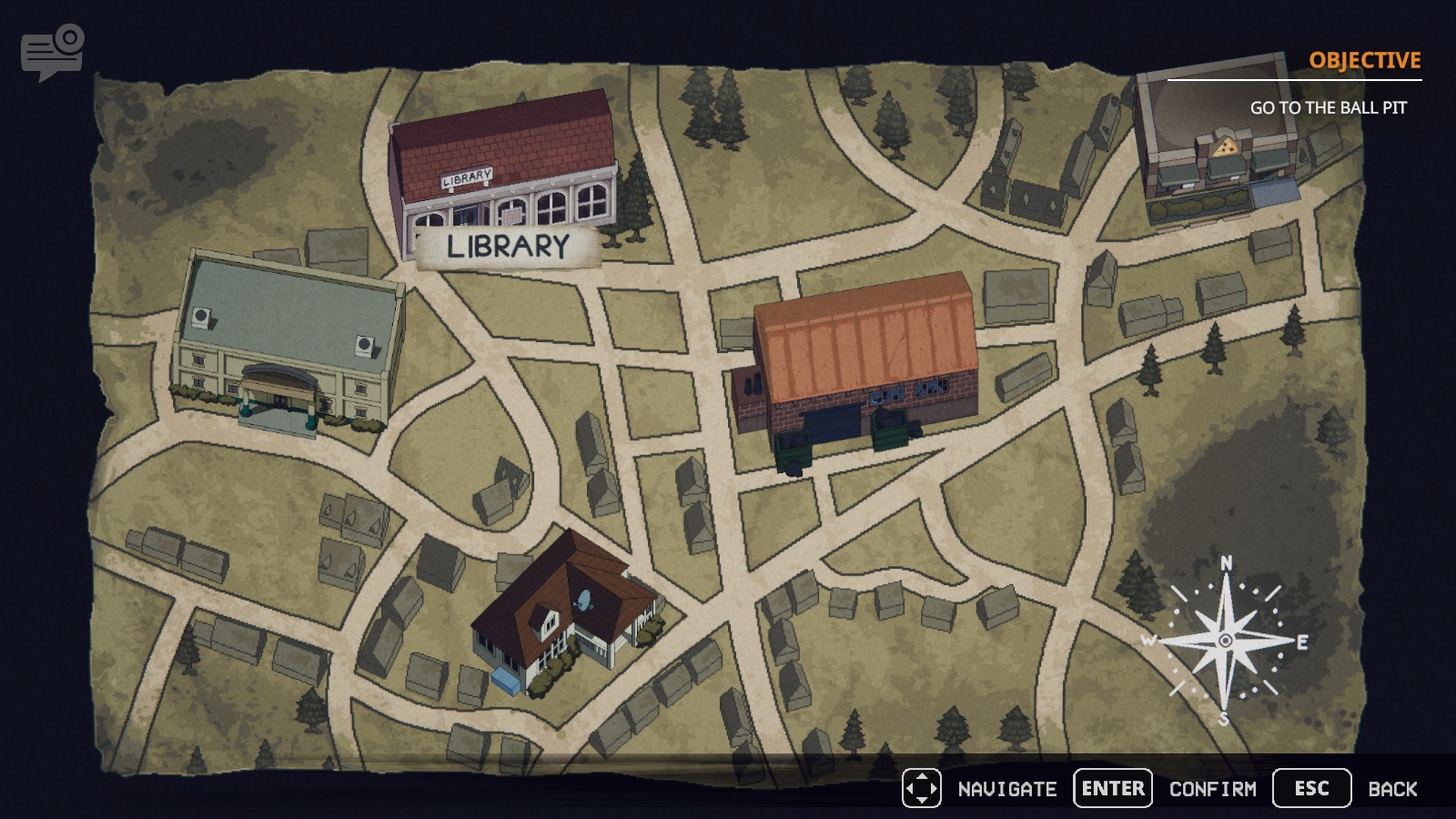1456x819 pixels.
Task: Click the compass rose
Action: point(1224,642)
